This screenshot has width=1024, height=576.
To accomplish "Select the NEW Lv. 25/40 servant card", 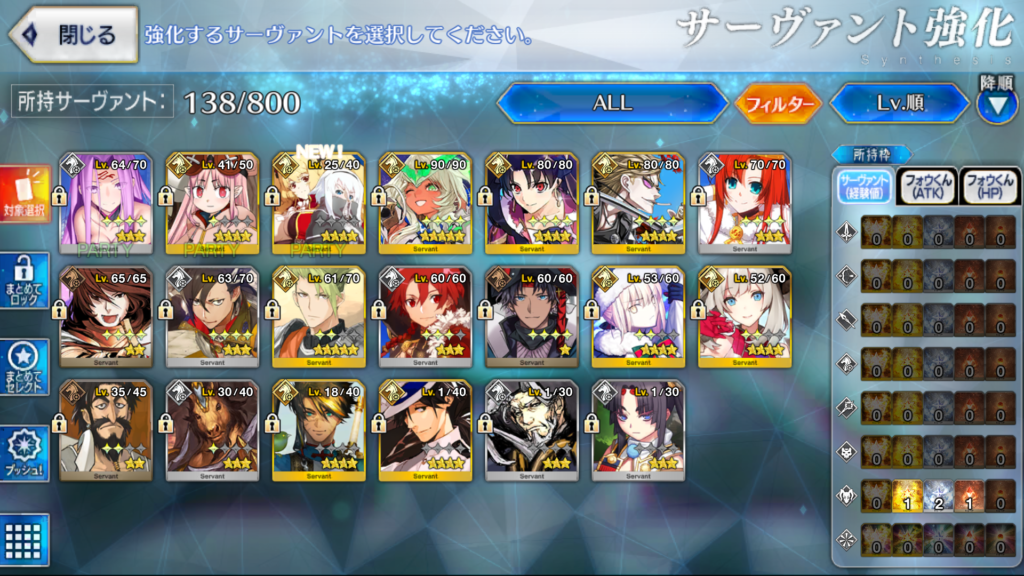I will 319,203.
